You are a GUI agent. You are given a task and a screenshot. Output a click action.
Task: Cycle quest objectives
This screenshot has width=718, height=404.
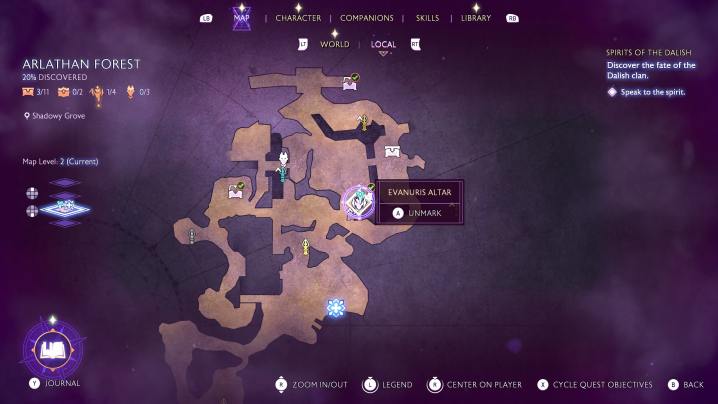595,384
